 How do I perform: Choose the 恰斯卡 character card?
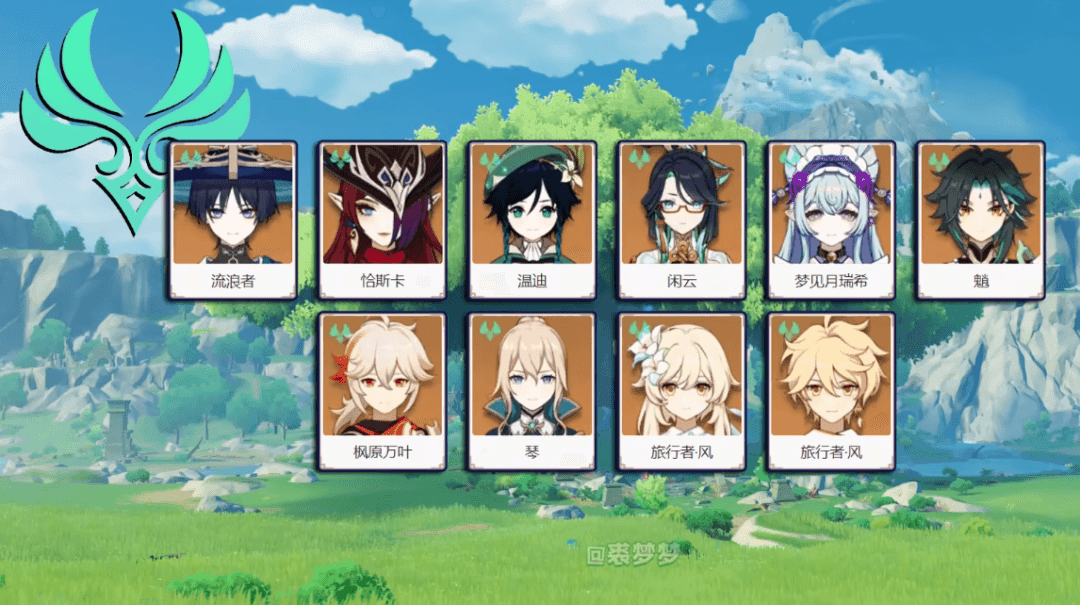click(383, 220)
